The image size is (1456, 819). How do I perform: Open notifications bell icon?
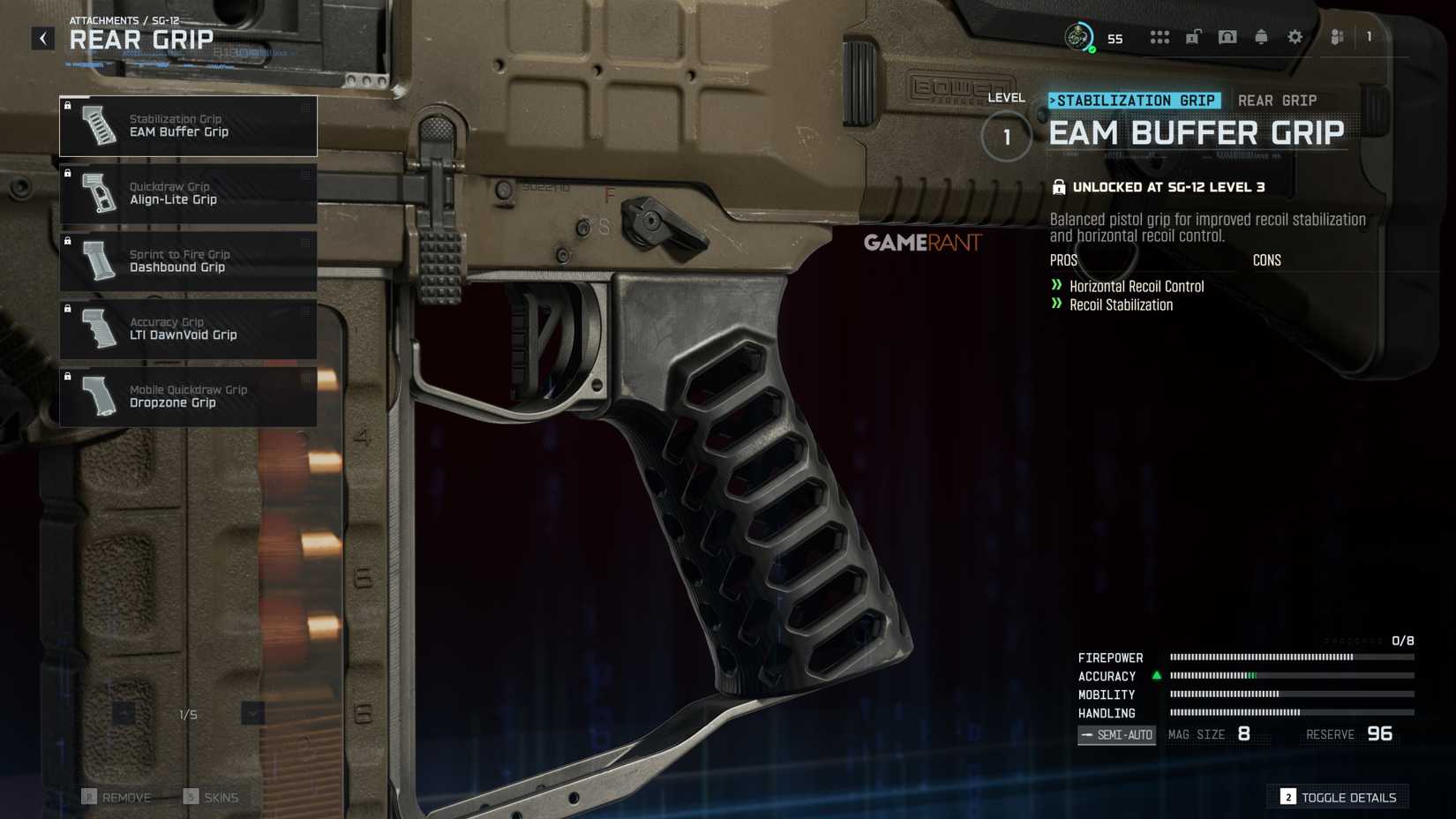[x=1261, y=37]
